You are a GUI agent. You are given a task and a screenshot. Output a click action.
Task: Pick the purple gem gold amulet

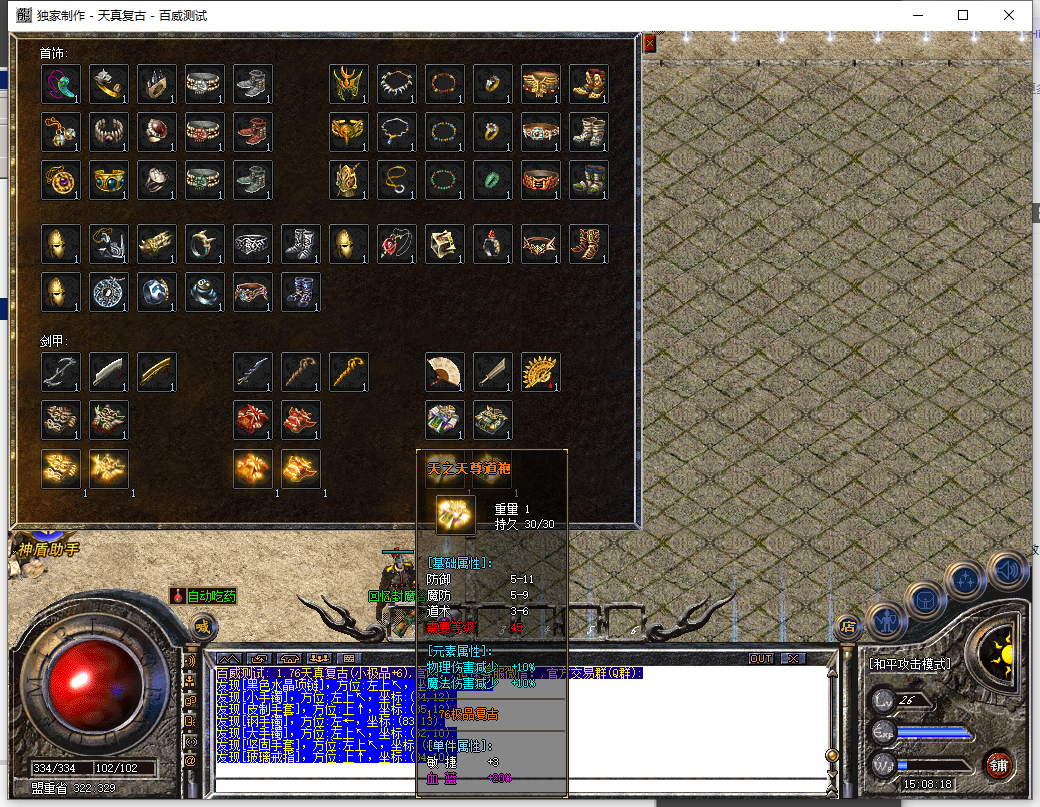(60, 180)
